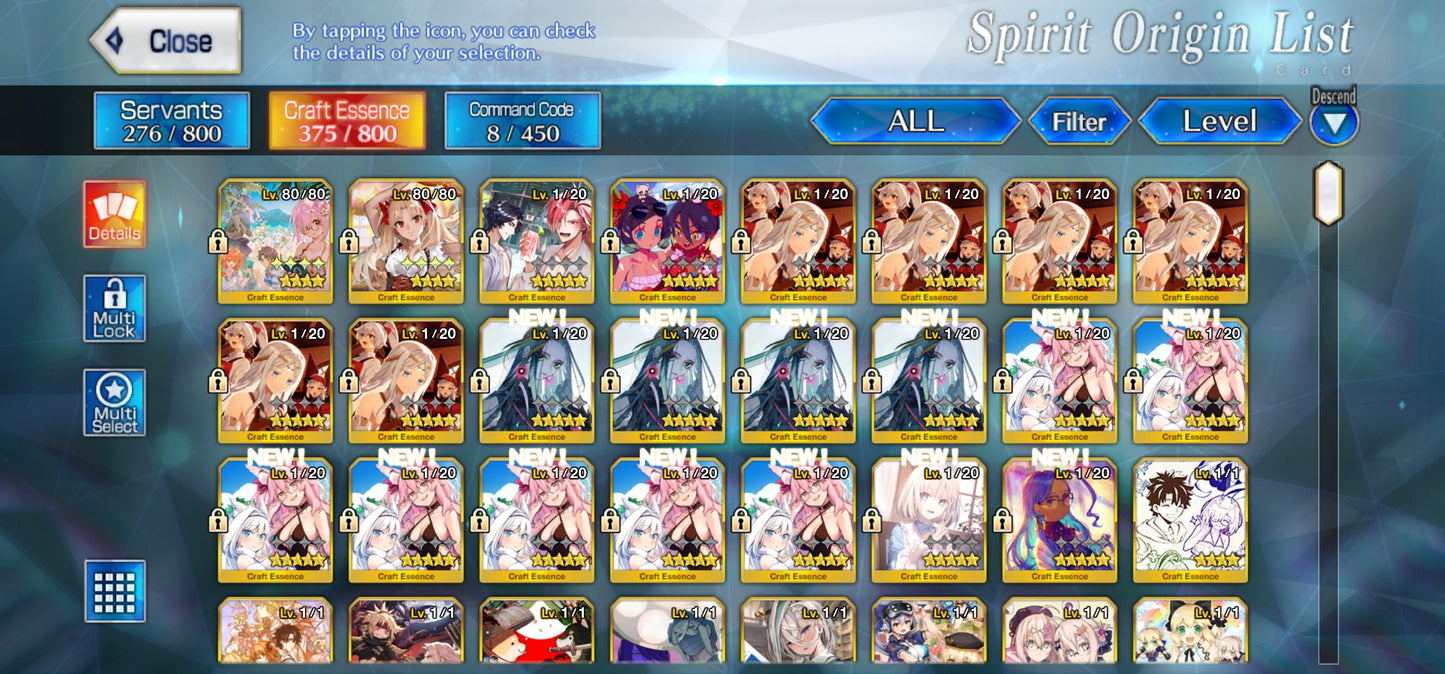
Task: Click the ALL category selector
Action: 915,121
